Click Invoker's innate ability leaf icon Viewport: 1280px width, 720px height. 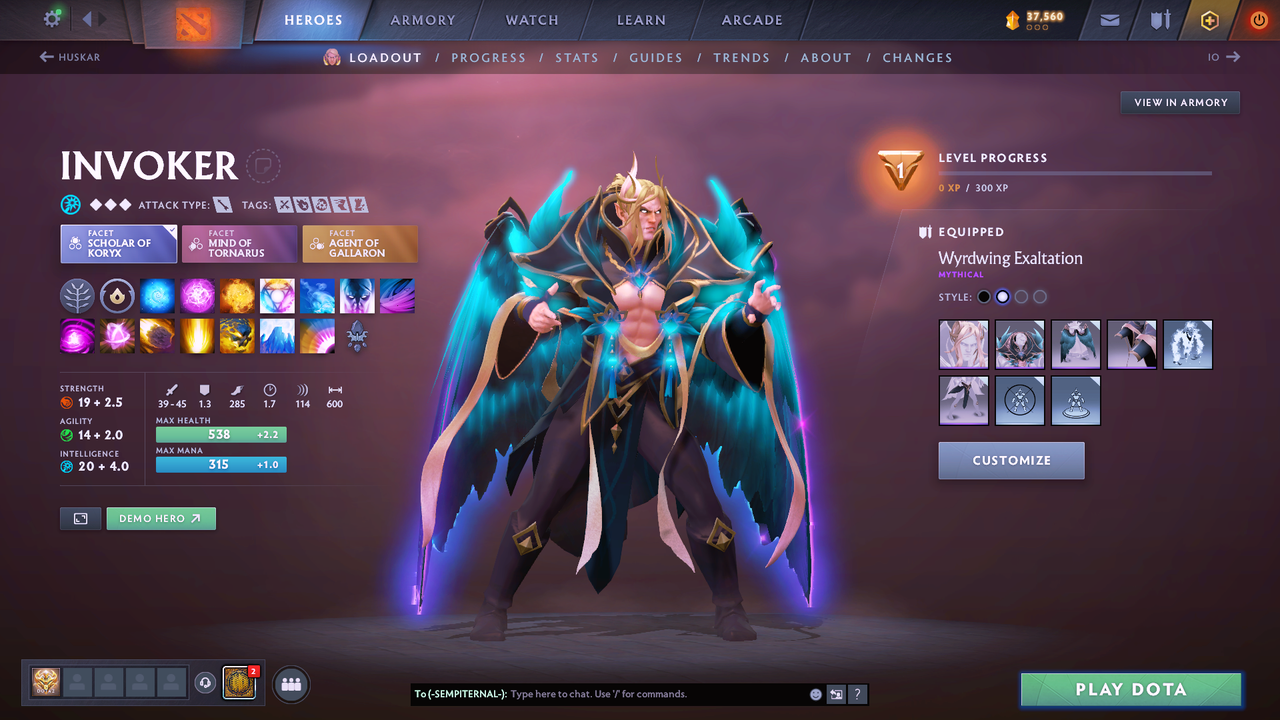tap(77, 295)
